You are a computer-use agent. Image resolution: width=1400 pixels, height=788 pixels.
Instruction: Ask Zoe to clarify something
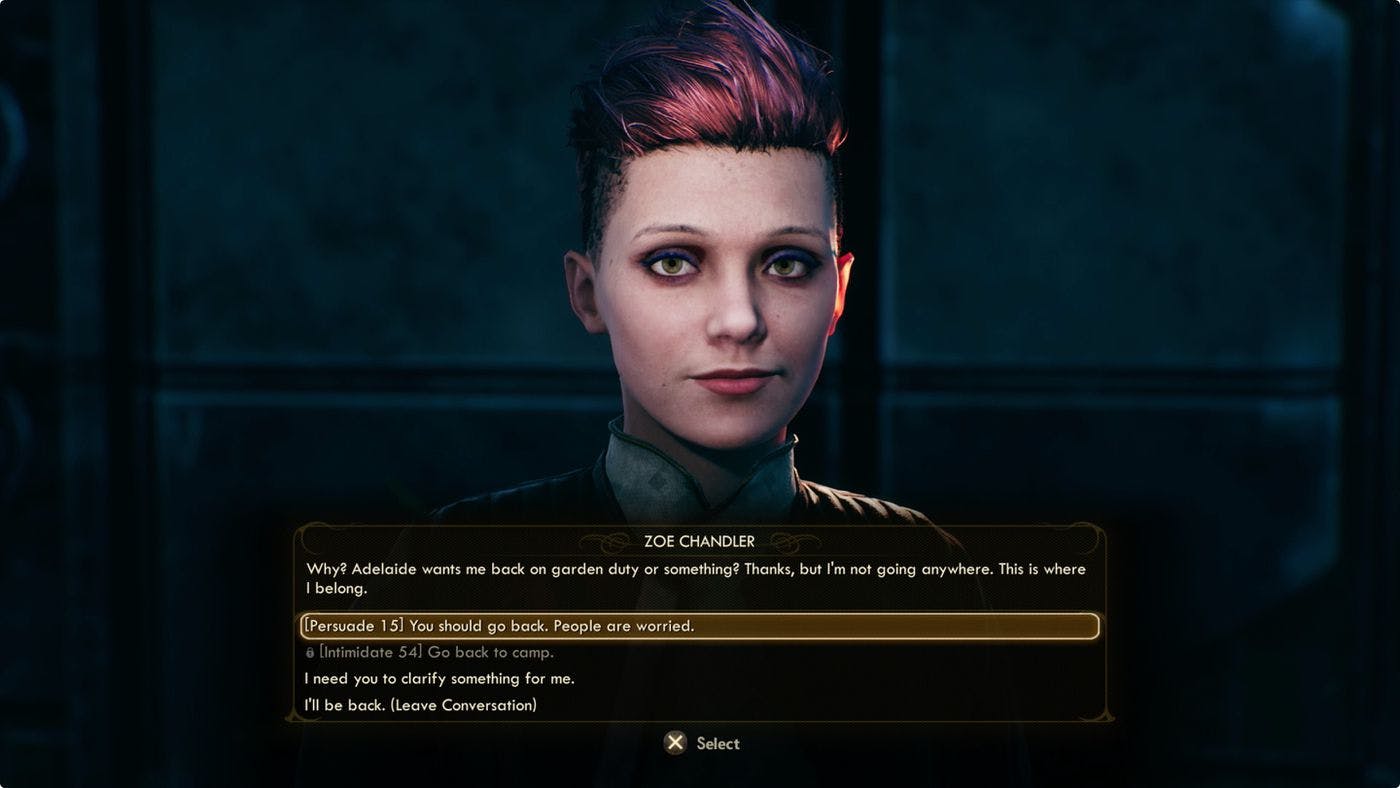coord(439,678)
